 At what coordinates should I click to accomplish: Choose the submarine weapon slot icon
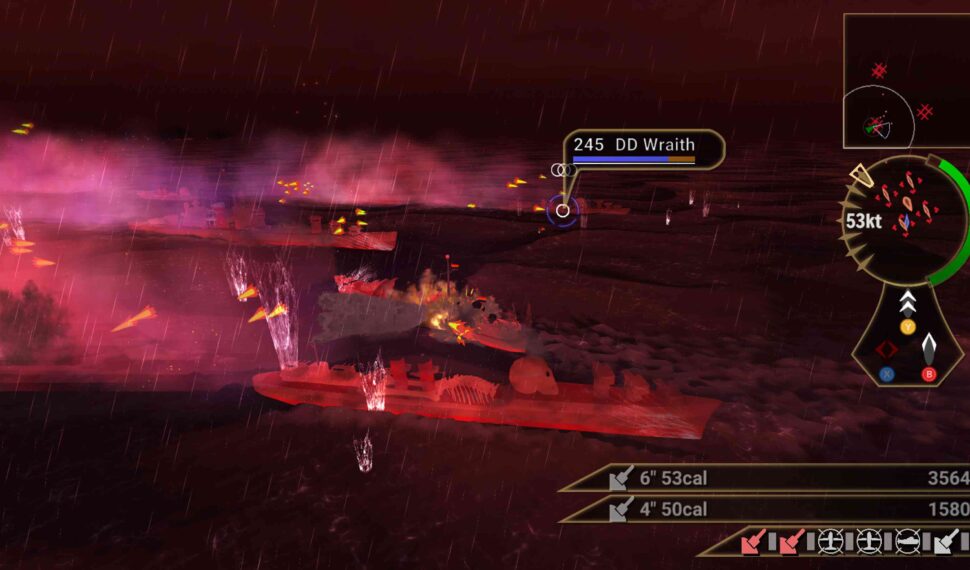click(907, 542)
